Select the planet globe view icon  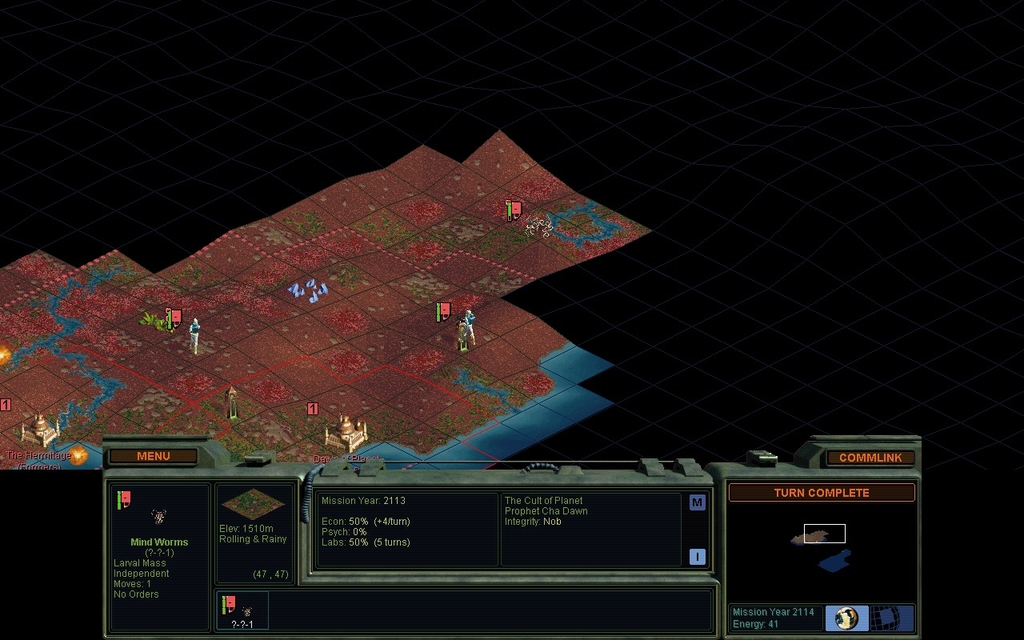pyautogui.click(x=847, y=618)
